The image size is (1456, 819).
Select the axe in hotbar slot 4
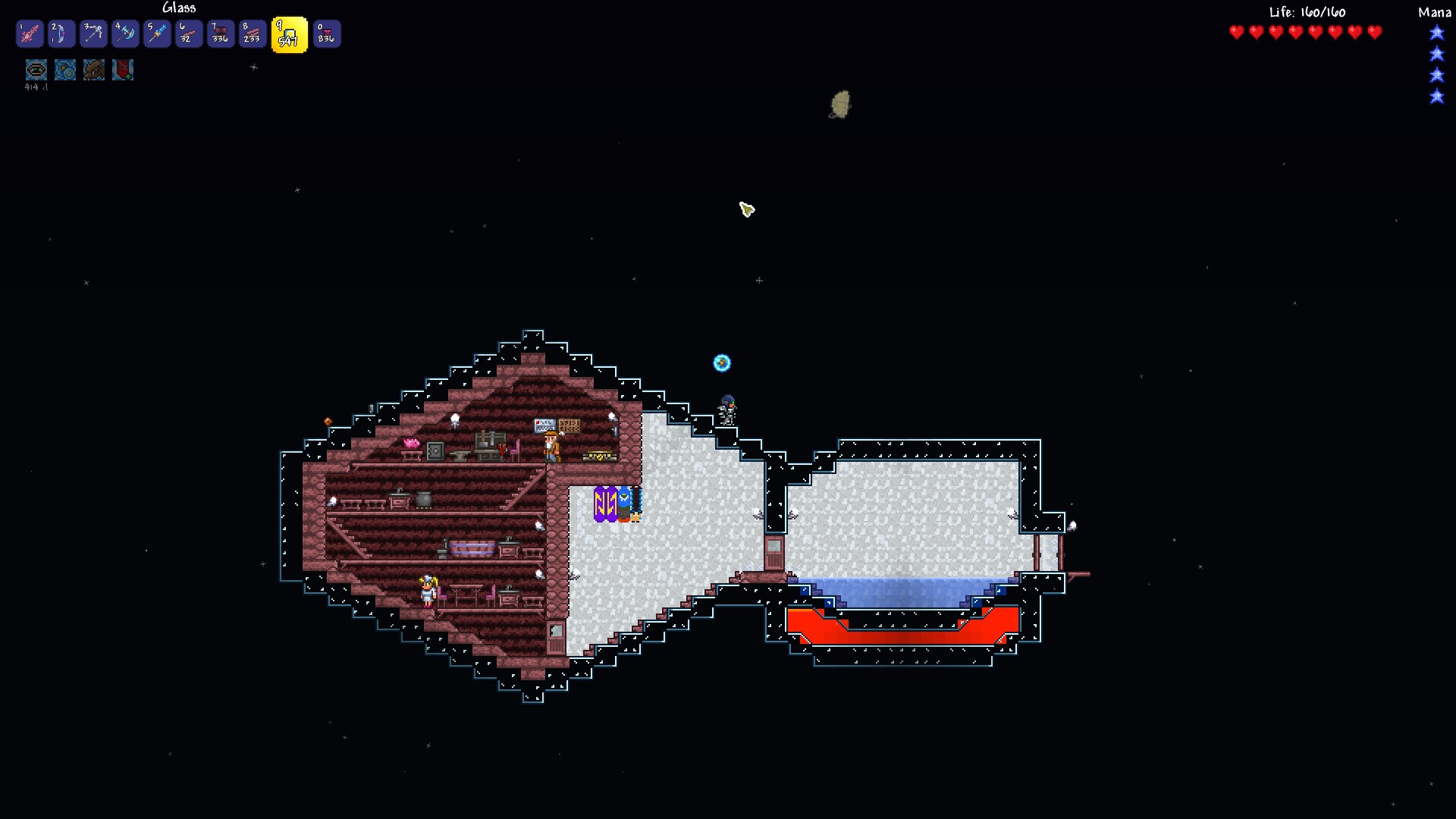coord(125,33)
